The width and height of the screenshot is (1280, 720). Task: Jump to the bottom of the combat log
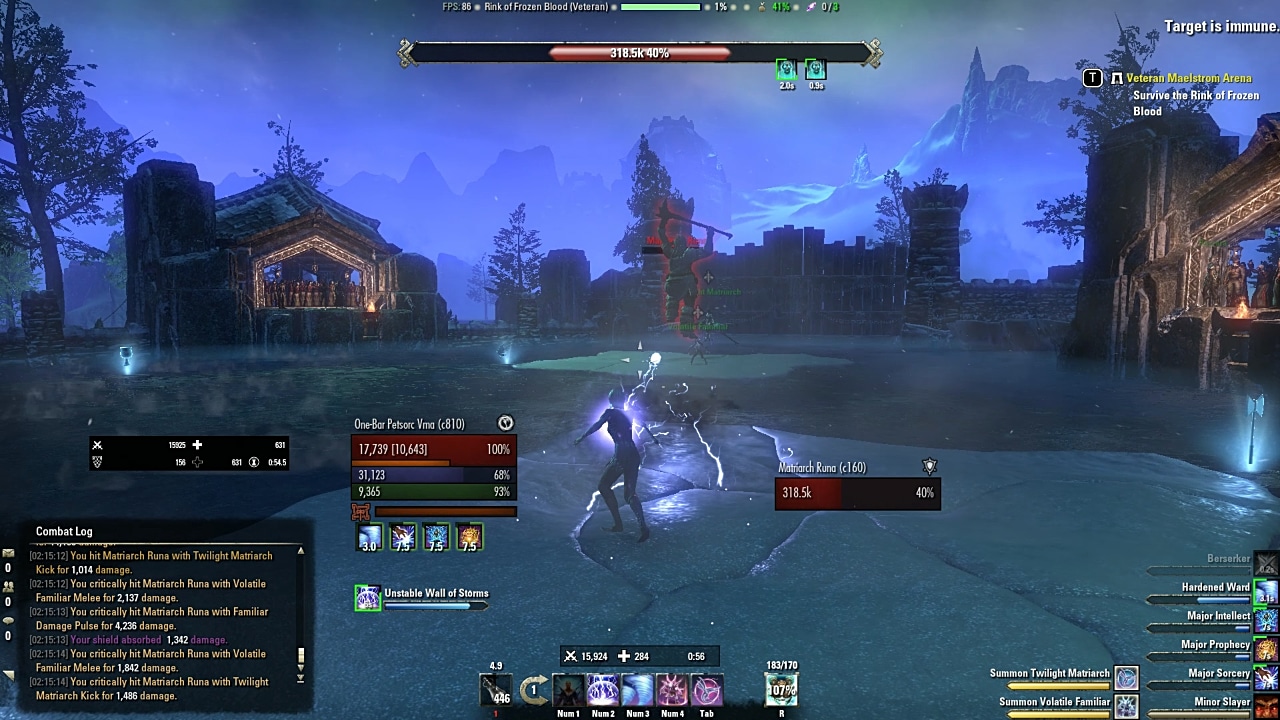pos(300,679)
